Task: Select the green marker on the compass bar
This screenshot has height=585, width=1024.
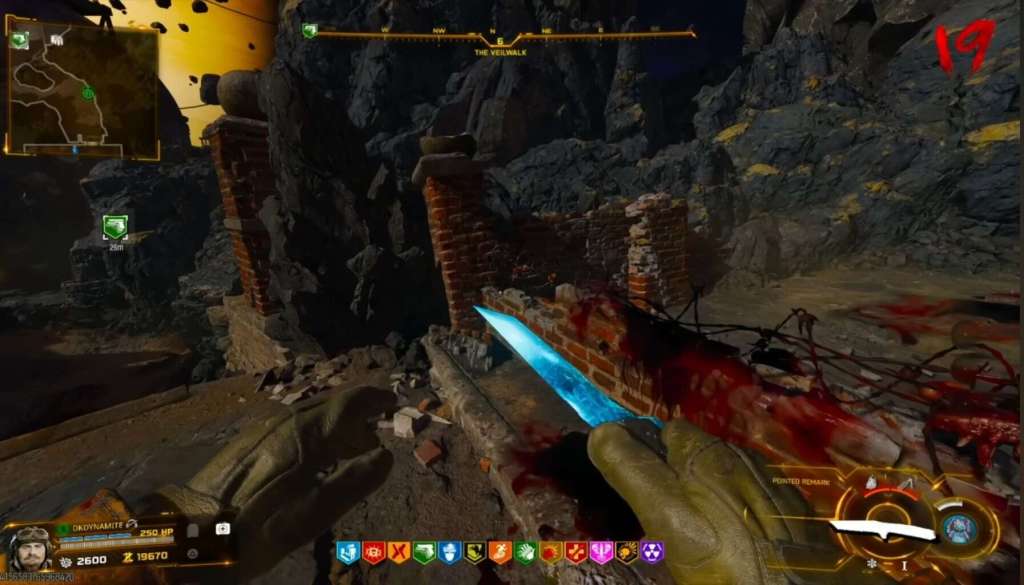Action: pos(310,31)
